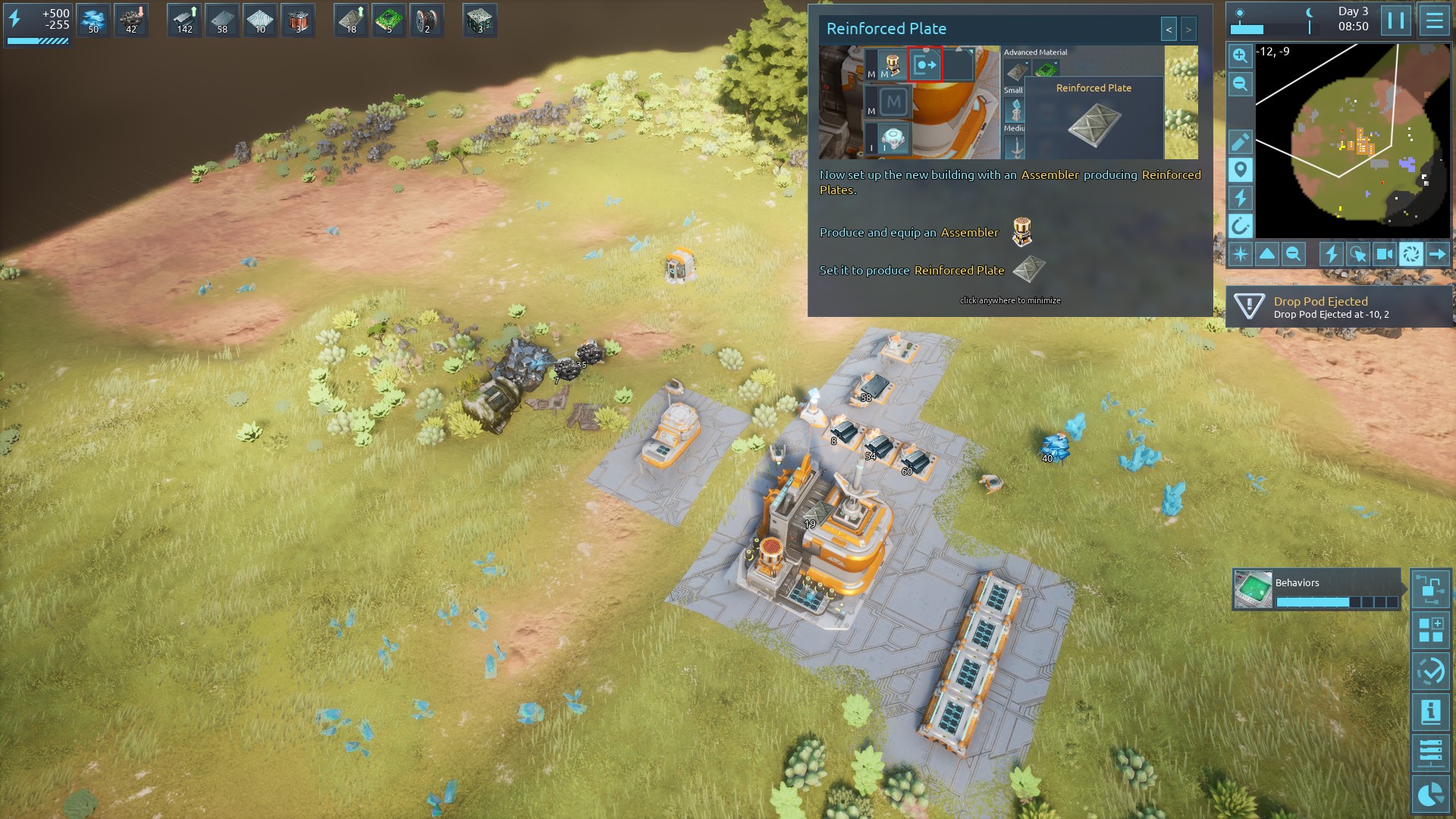Screen dimensions: 1456x819
Task: Open the pie chart statistics button
Action: pos(1430,794)
